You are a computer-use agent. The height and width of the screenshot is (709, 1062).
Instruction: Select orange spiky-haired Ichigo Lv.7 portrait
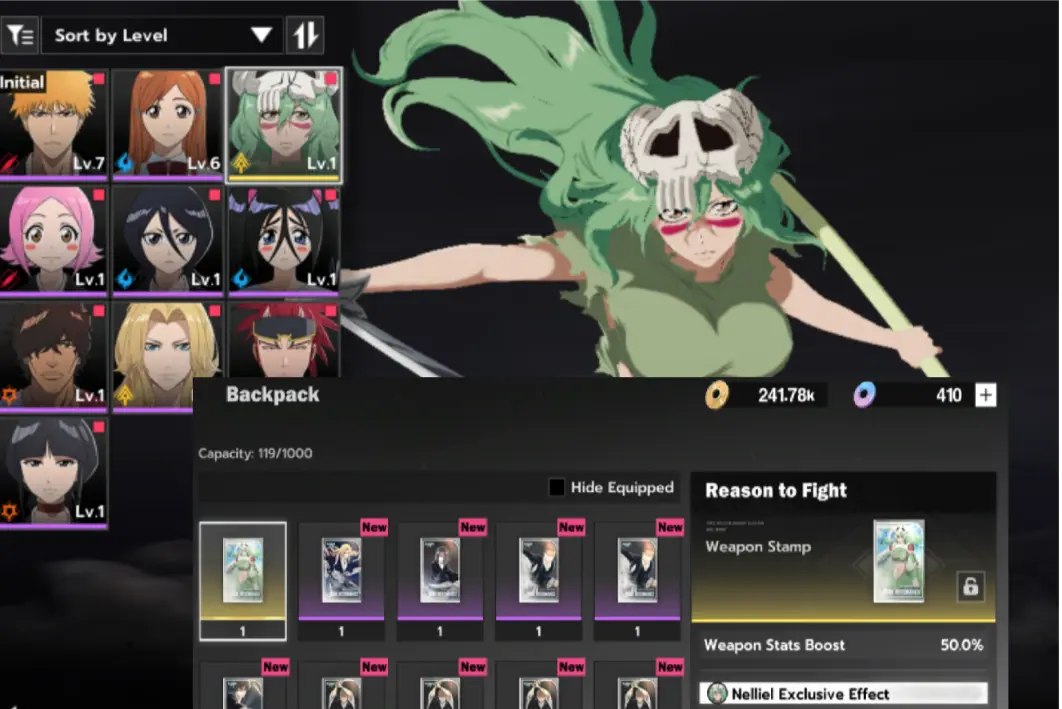tap(52, 124)
